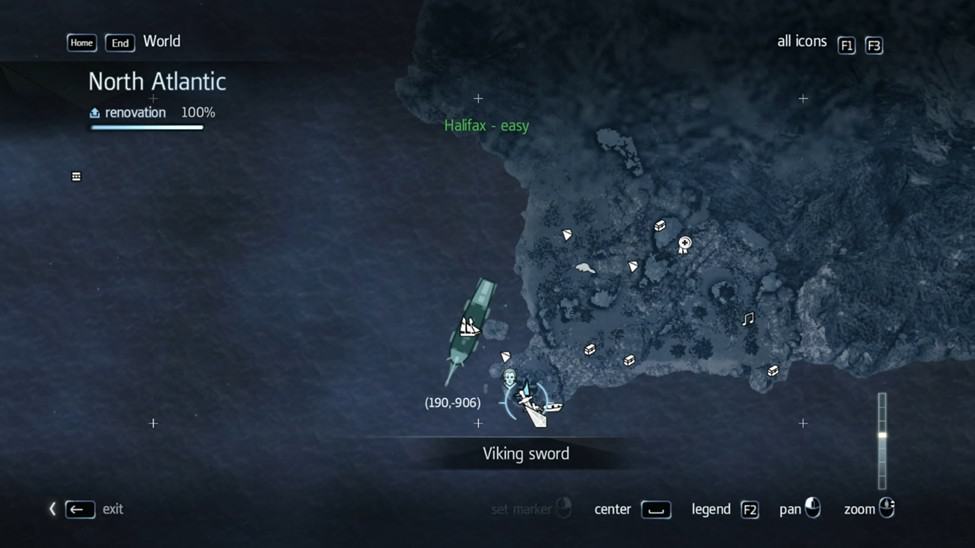Click the zoom level slider
975x548 pixels.
tap(882, 436)
